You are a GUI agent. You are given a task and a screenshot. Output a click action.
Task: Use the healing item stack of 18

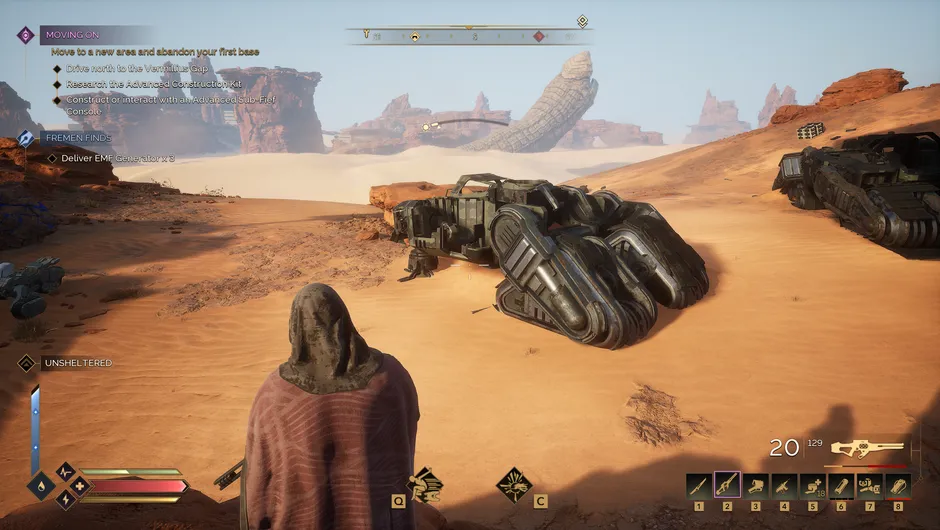(813, 486)
